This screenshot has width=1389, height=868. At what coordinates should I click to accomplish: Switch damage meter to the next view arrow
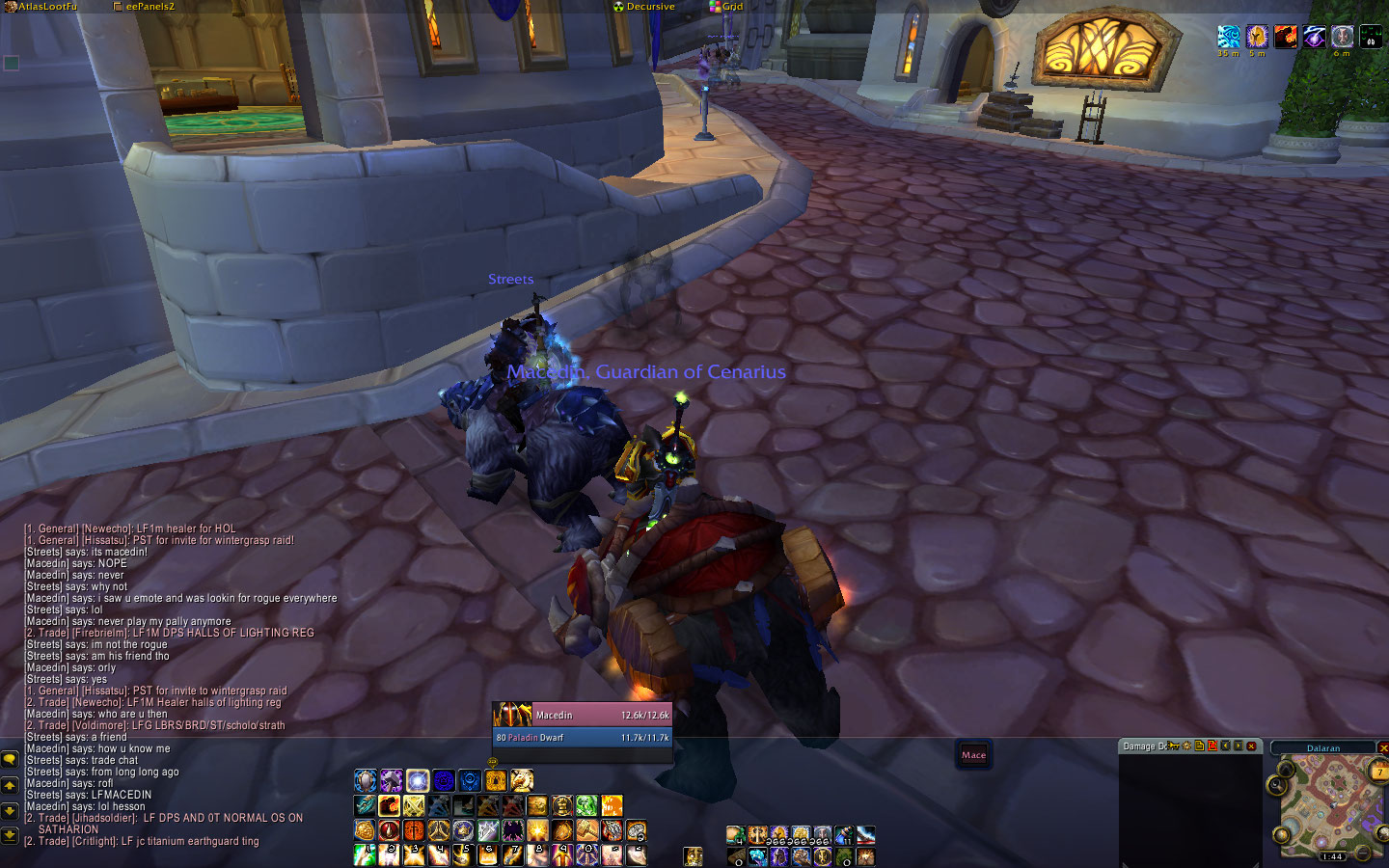point(1239,746)
